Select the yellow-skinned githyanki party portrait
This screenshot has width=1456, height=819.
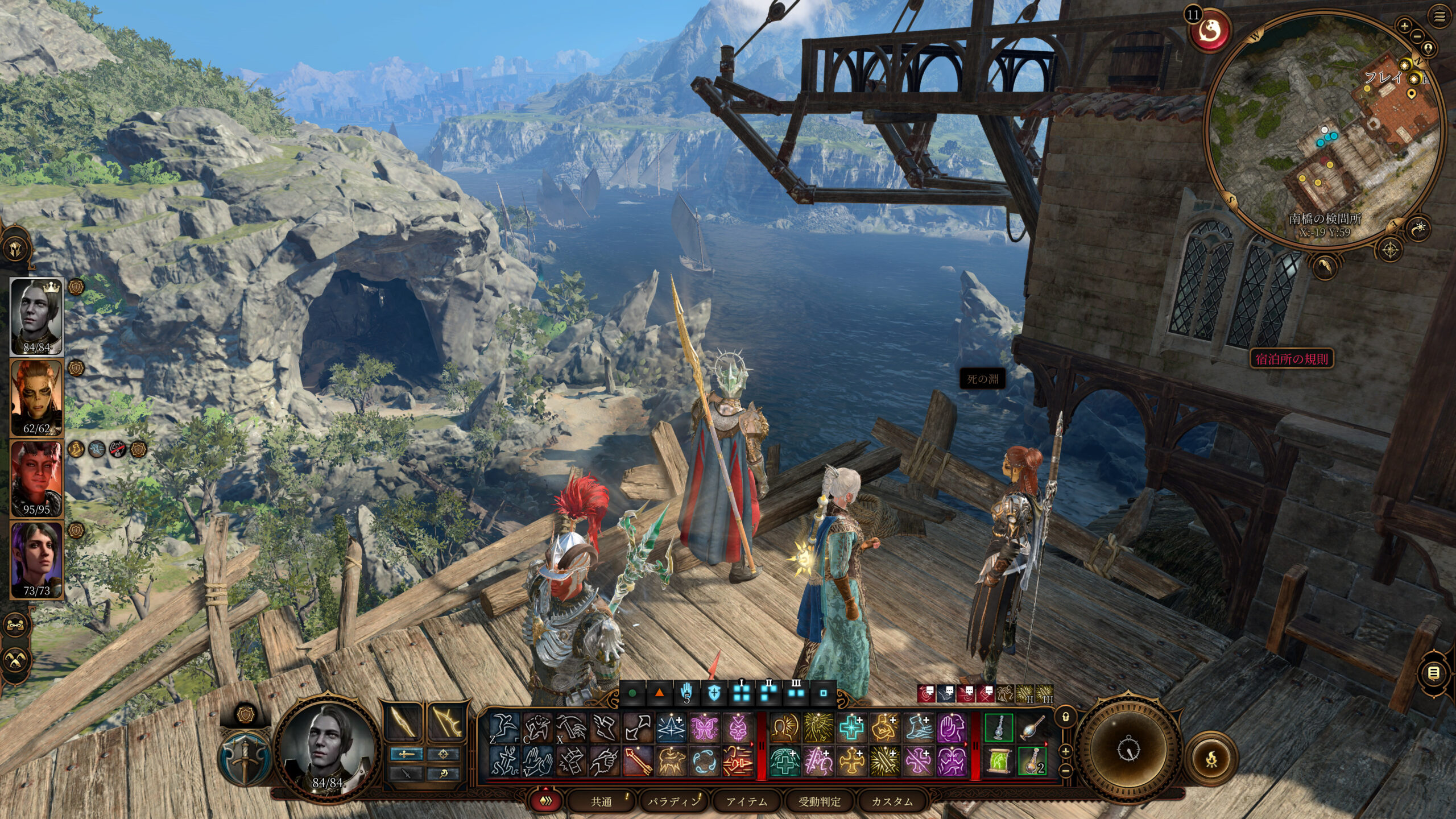[36, 398]
